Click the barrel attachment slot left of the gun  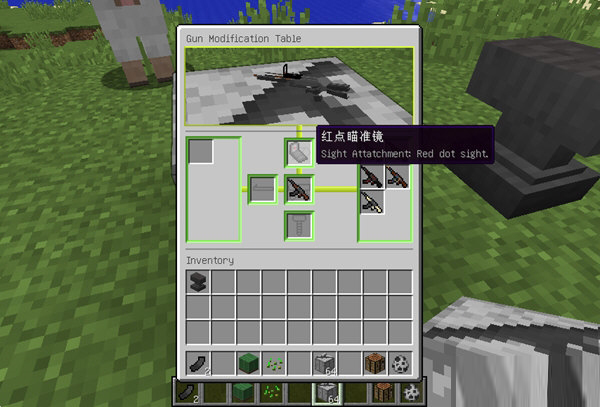tap(263, 188)
